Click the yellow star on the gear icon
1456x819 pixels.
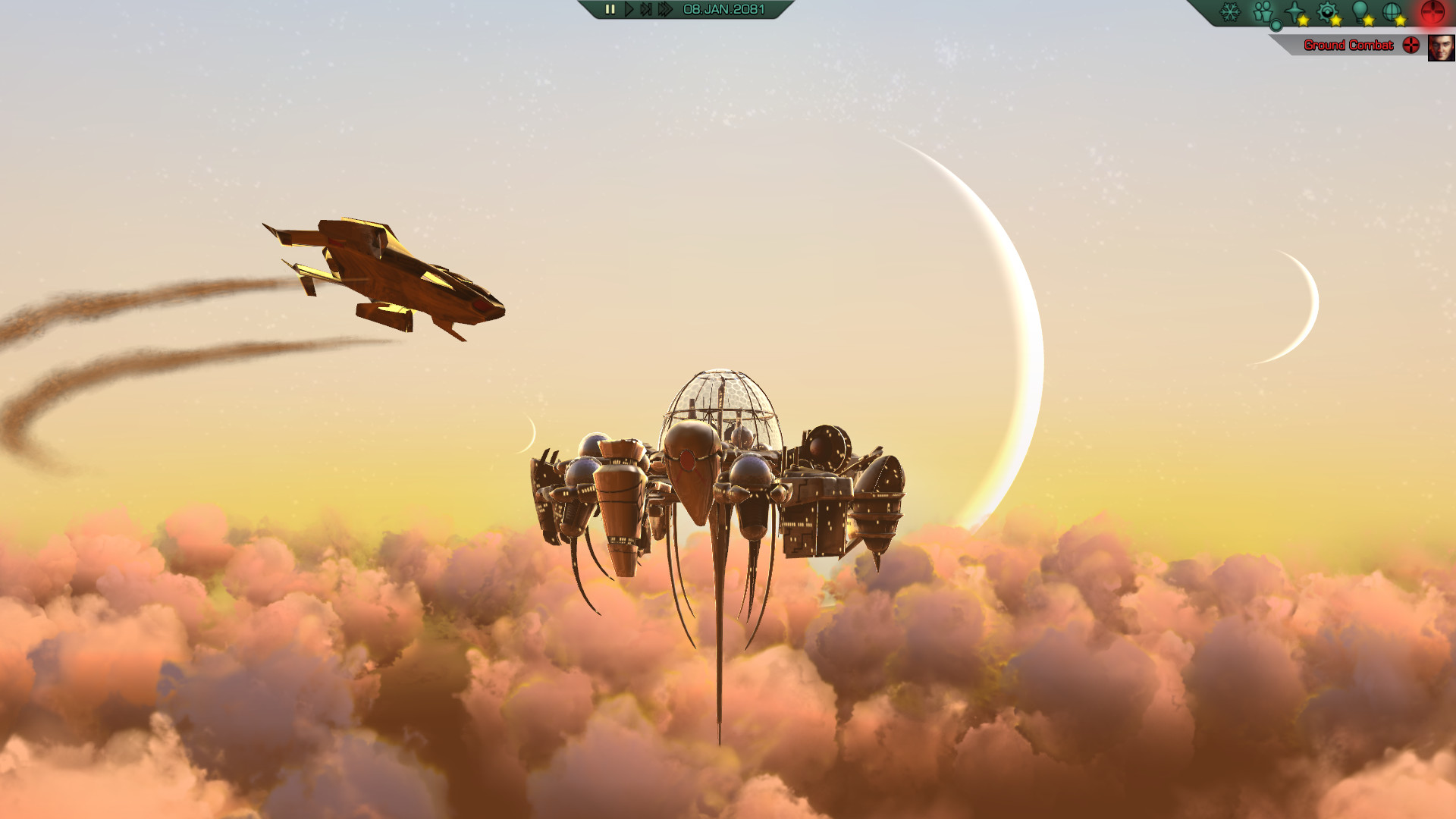pos(1336,21)
